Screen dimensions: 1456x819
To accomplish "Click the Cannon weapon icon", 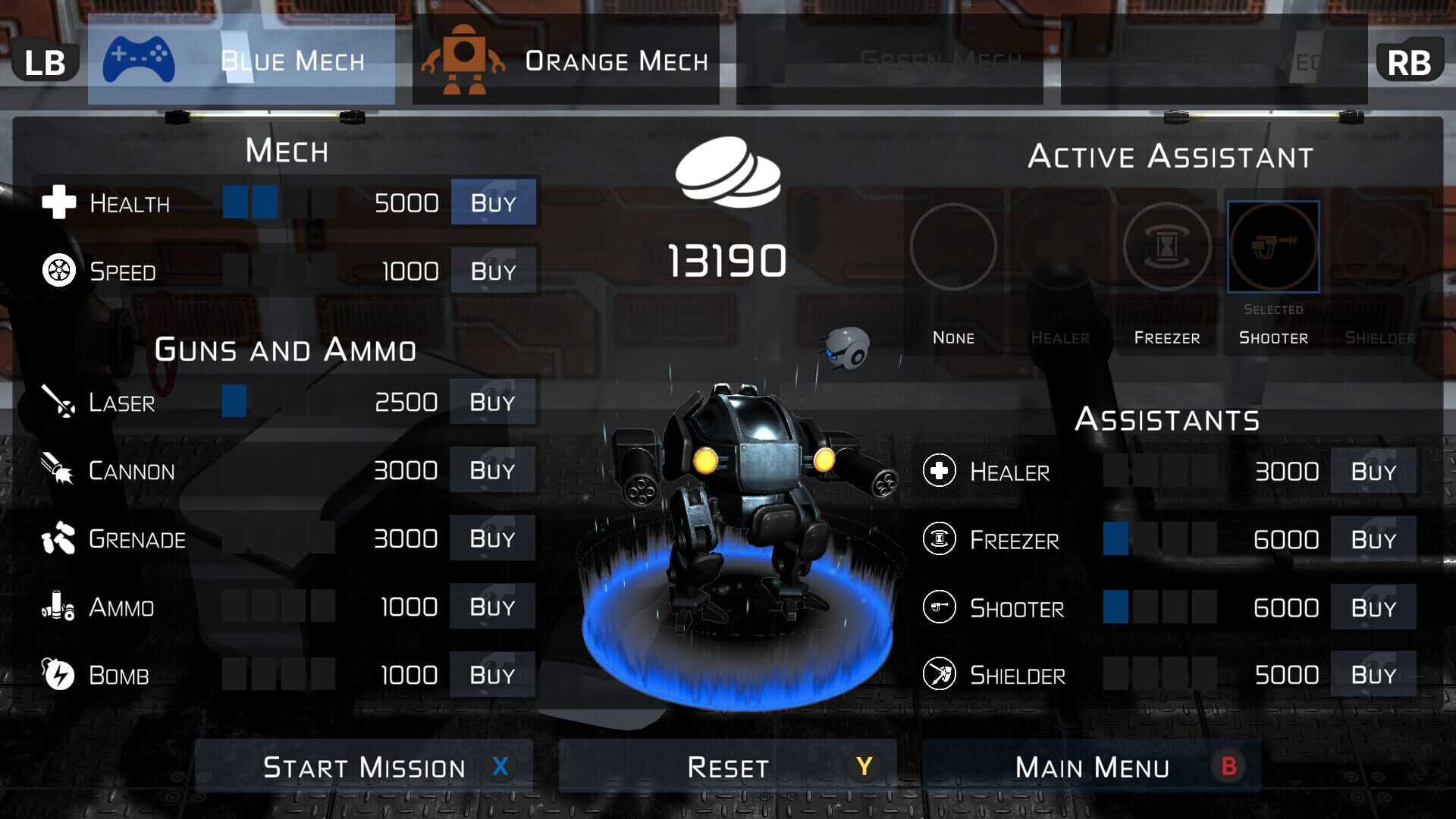I will pos(59,470).
